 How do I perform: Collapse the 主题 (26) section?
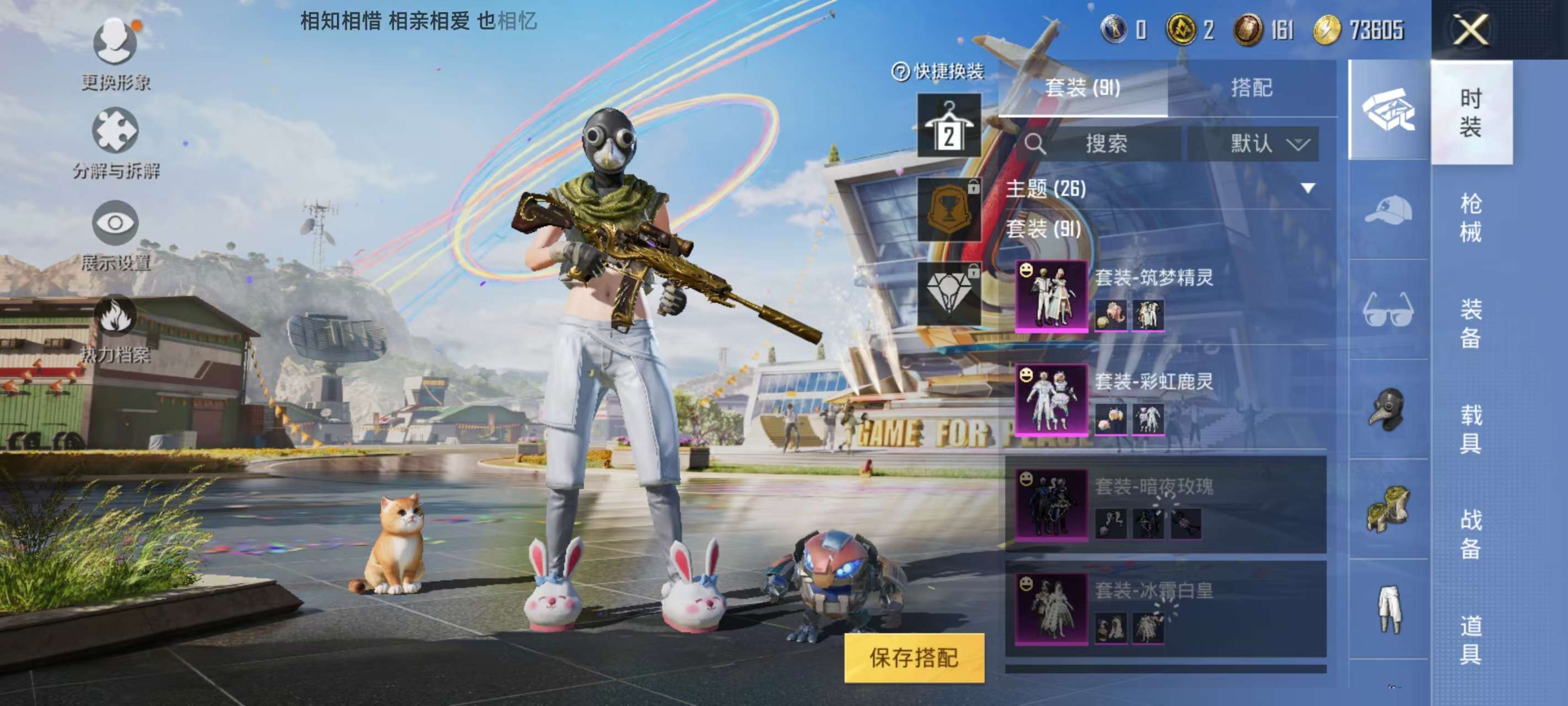tap(1306, 189)
